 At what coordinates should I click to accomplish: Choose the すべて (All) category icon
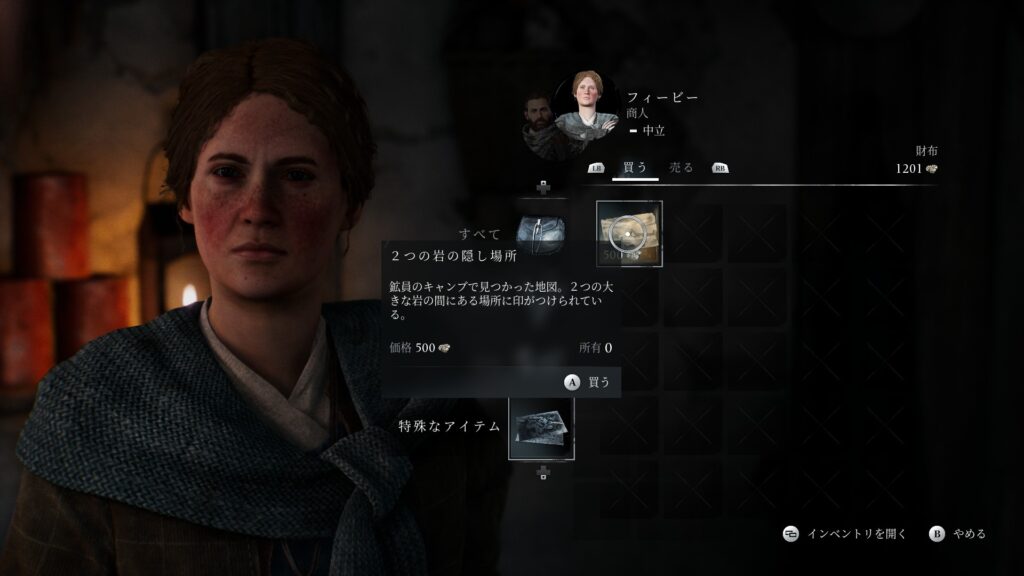(541, 234)
